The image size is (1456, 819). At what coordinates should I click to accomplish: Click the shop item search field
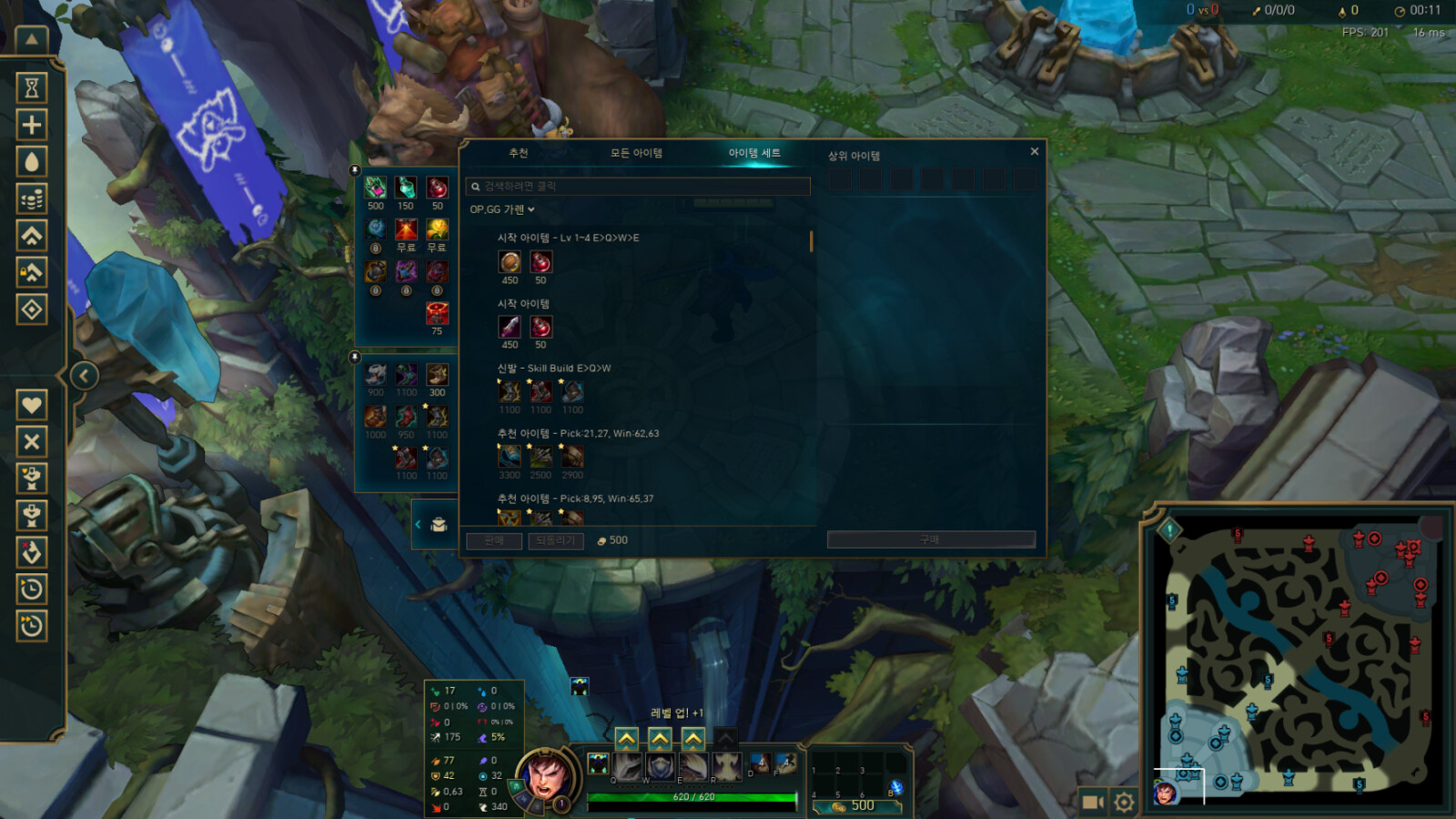coord(637,187)
